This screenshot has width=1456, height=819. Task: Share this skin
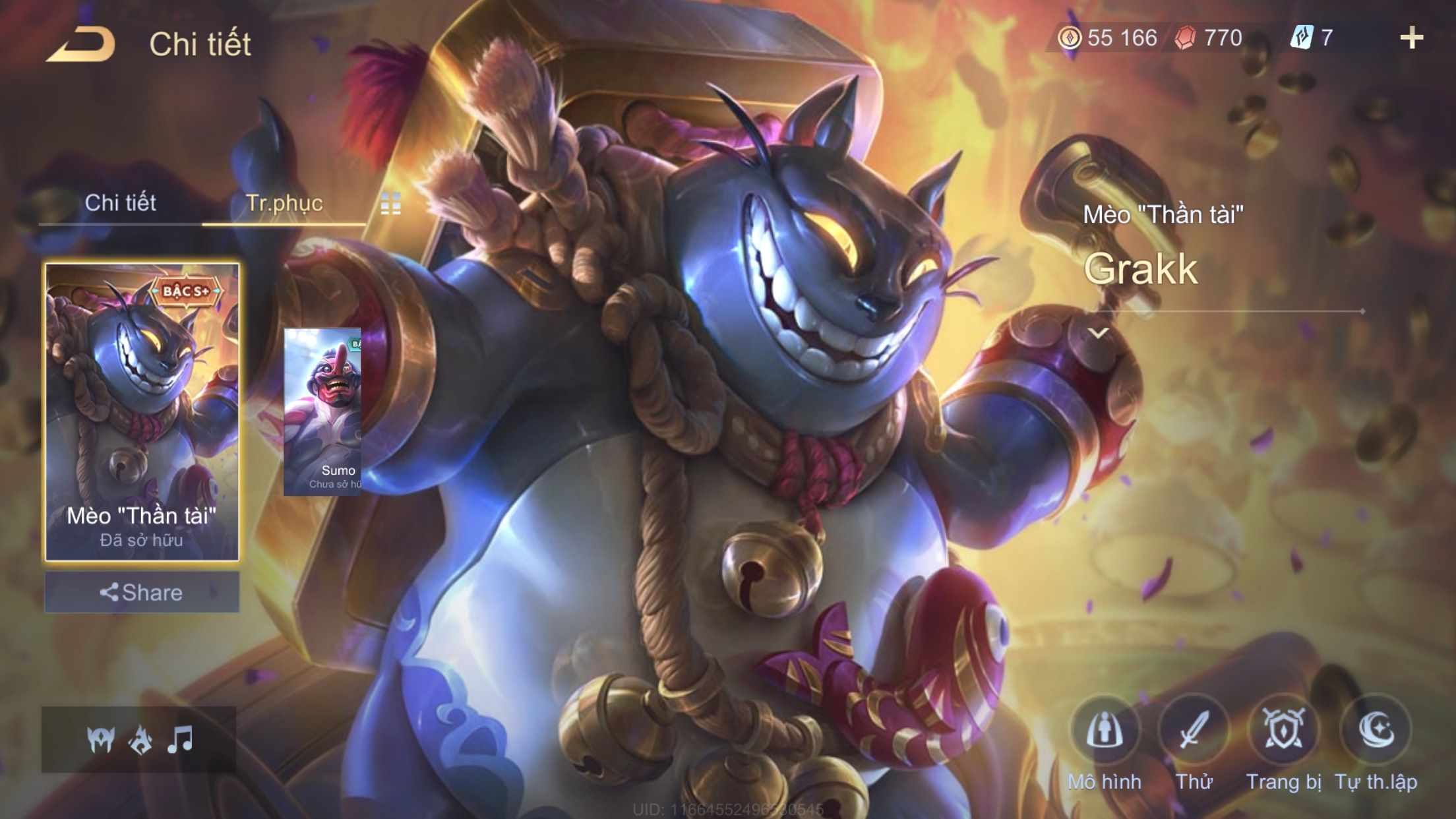click(142, 592)
